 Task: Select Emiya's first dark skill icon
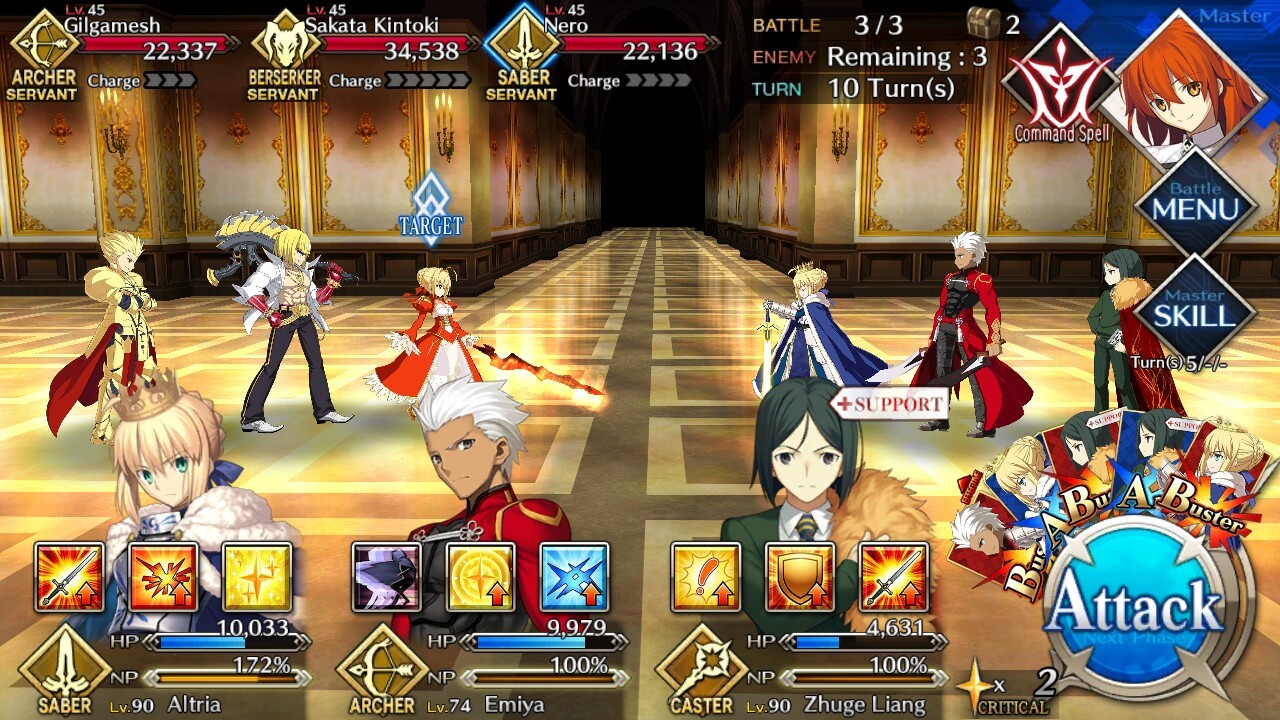click(x=387, y=577)
